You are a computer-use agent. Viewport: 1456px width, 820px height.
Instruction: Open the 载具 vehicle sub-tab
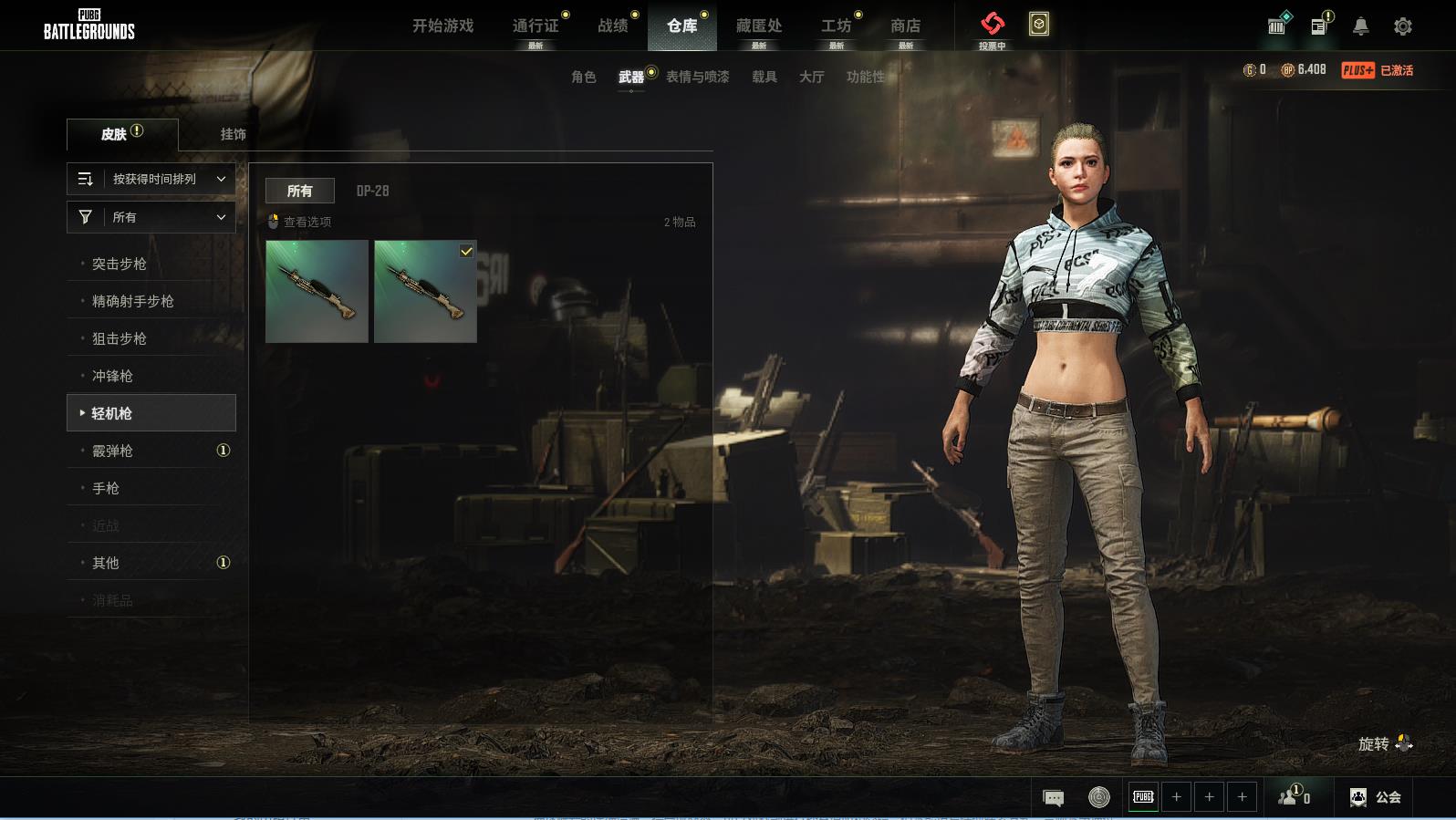tap(764, 77)
